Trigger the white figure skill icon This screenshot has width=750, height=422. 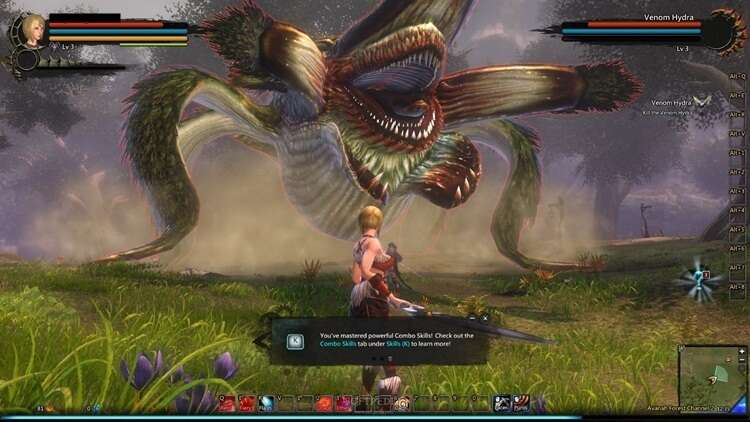coord(503,404)
